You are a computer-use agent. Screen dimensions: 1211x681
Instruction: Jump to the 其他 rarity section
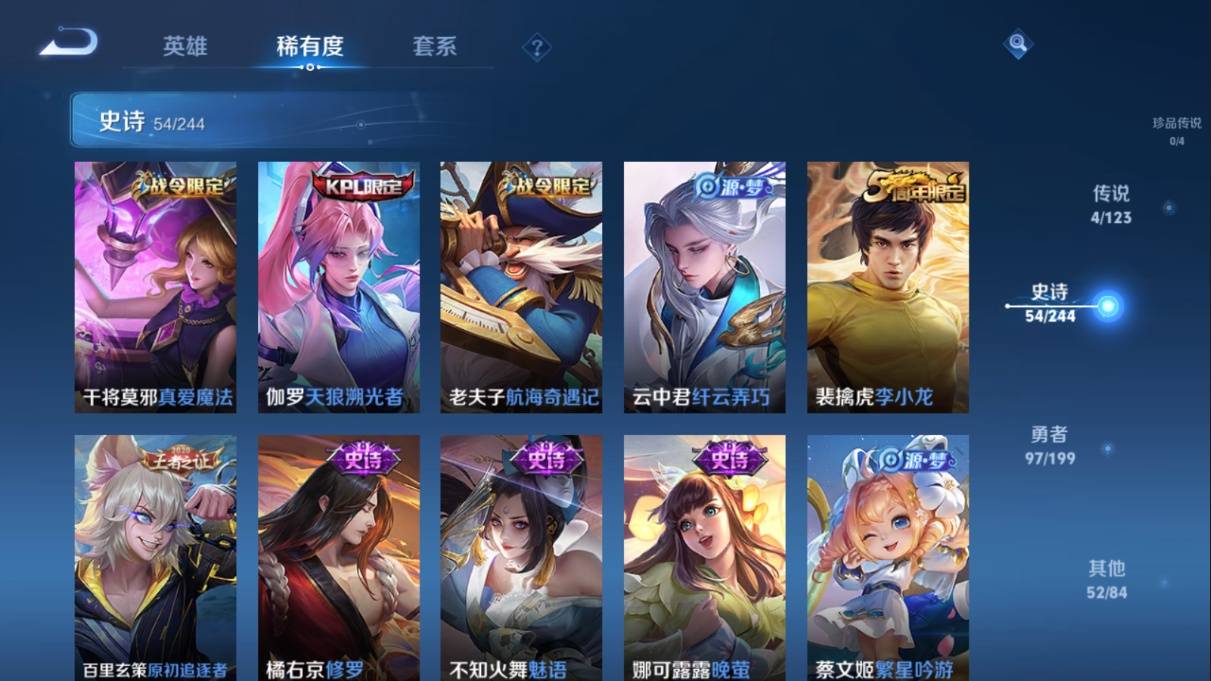[x=1106, y=579]
